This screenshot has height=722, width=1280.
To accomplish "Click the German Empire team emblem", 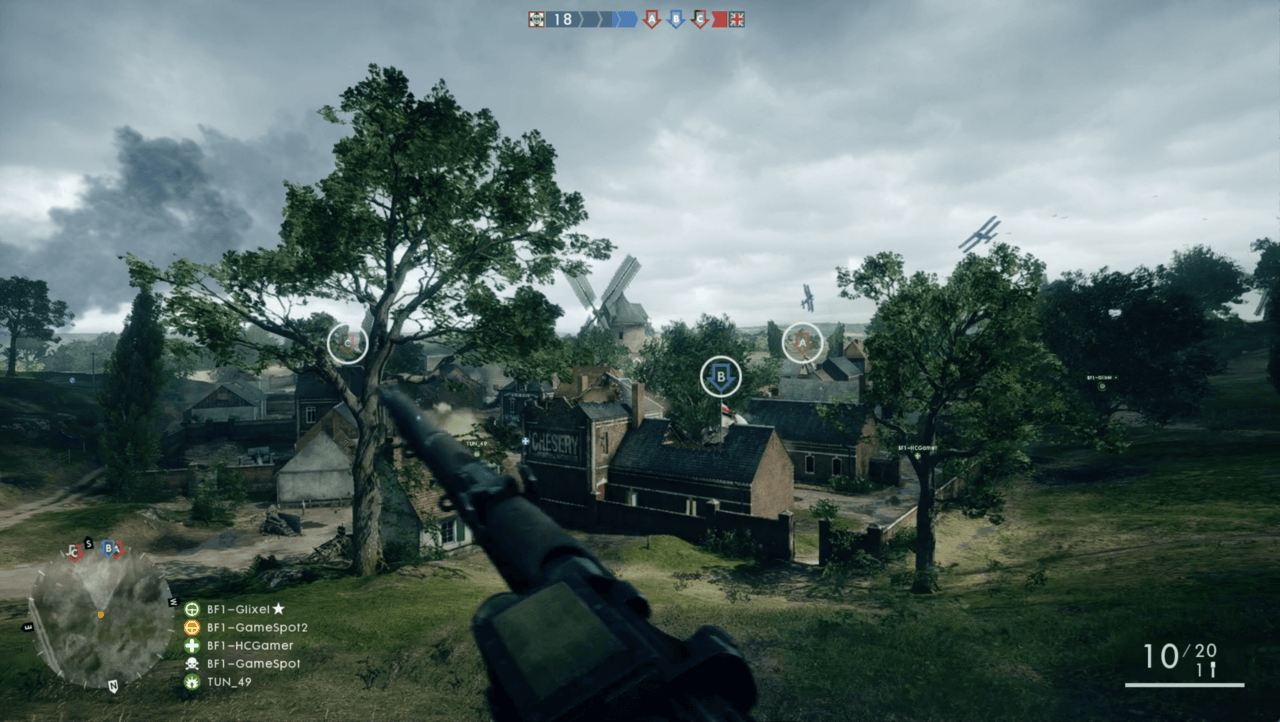I will 537,19.
